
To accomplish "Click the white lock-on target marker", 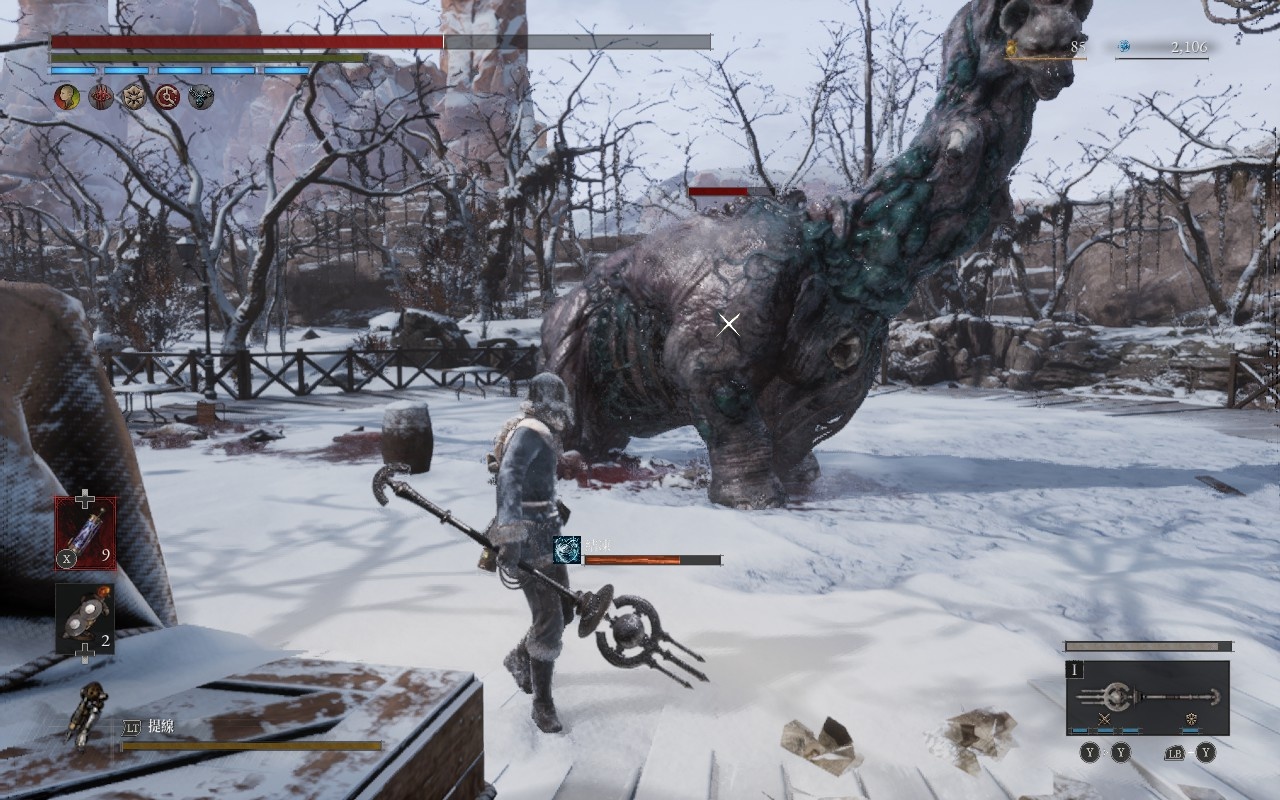I will point(730,324).
